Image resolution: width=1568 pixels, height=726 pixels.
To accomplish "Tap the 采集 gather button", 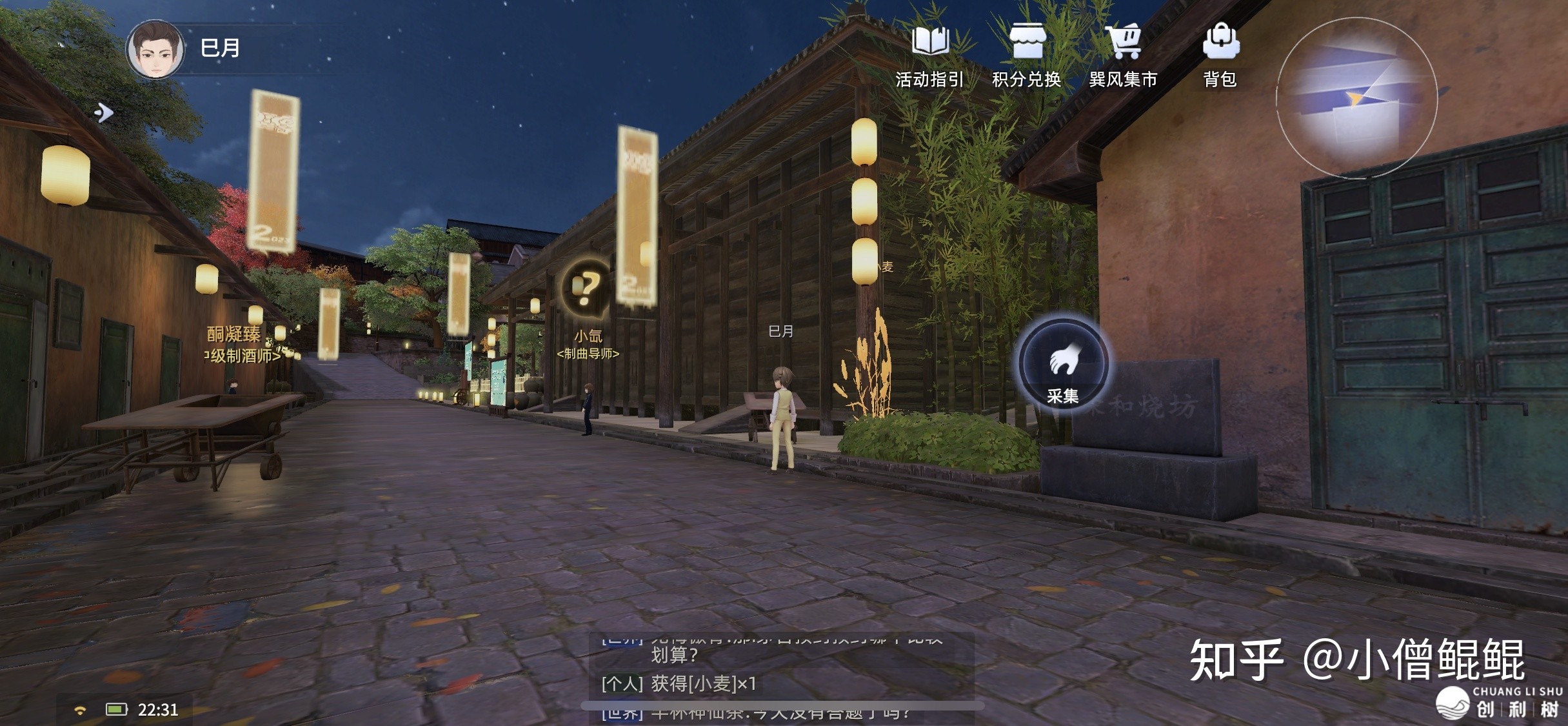I will (x=1062, y=365).
